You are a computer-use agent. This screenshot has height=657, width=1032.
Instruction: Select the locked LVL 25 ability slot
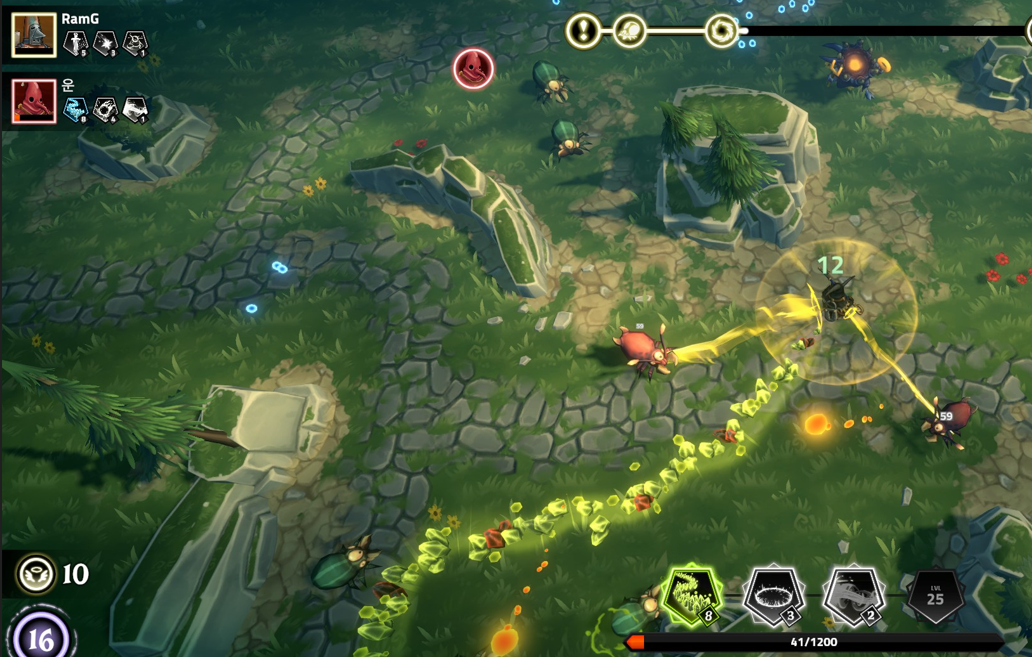tap(934, 597)
